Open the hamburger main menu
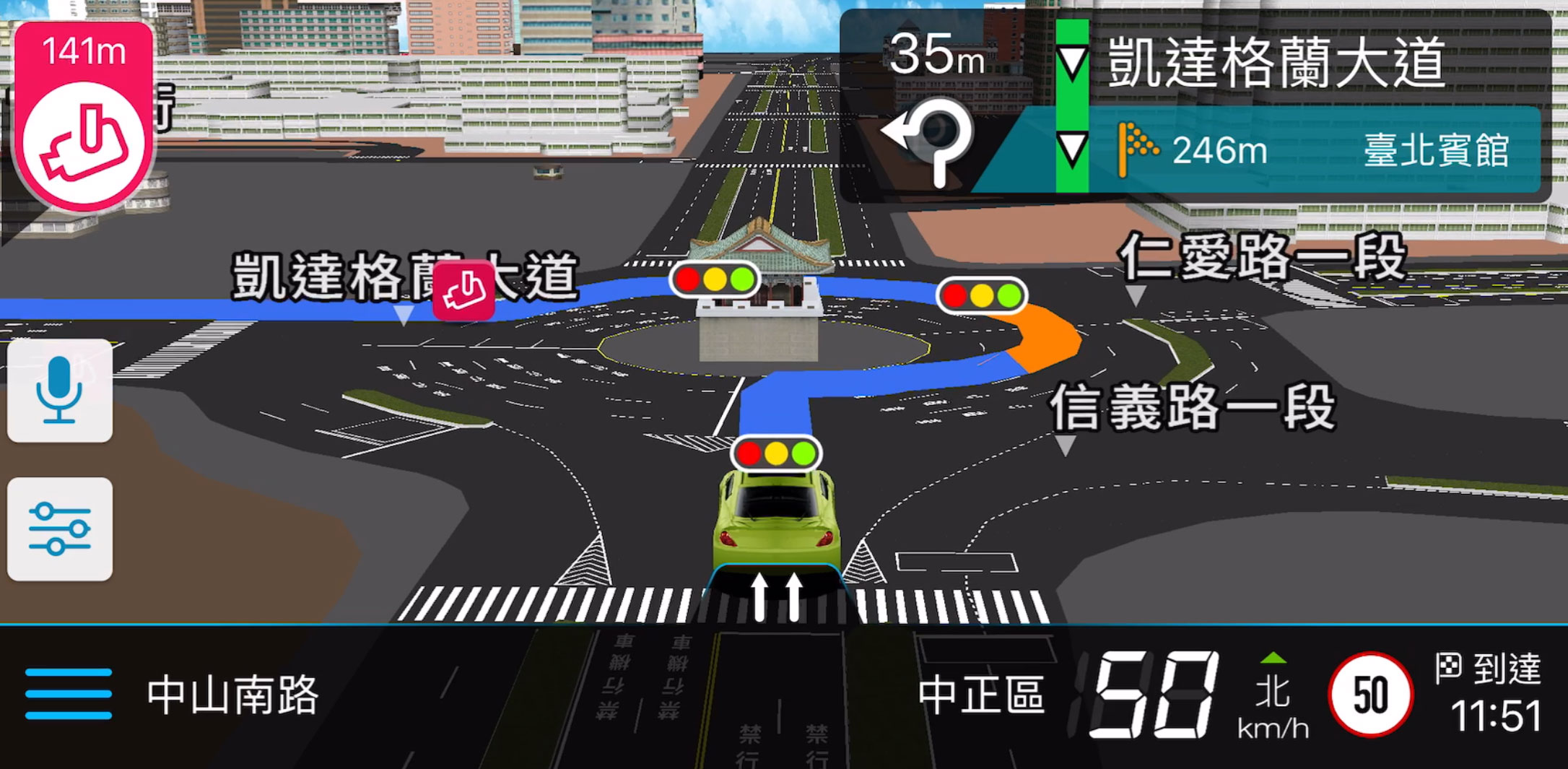The width and height of the screenshot is (1568, 769). pyautogui.click(x=68, y=694)
